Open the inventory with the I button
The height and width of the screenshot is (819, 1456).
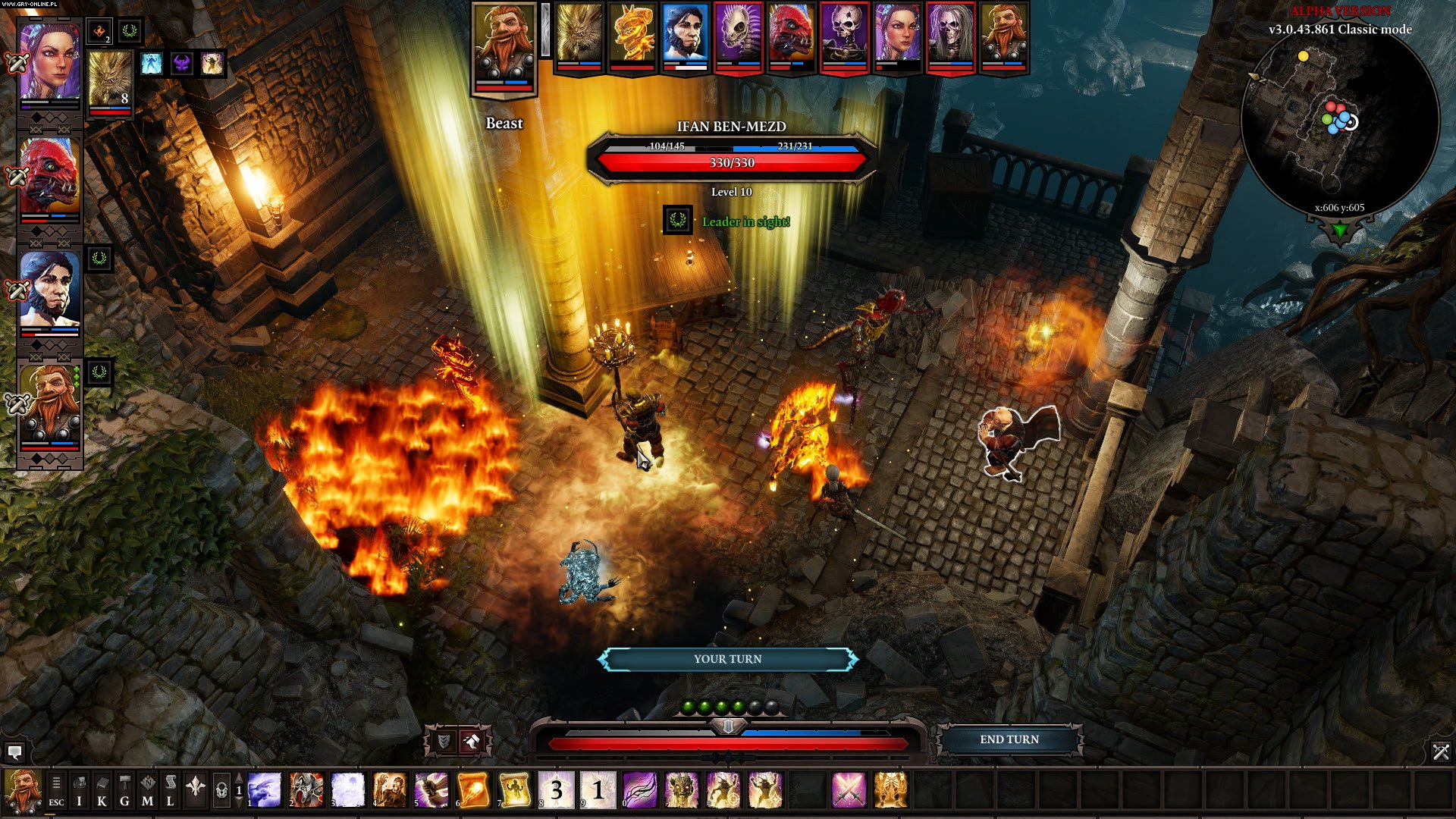pyautogui.click(x=79, y=791)
